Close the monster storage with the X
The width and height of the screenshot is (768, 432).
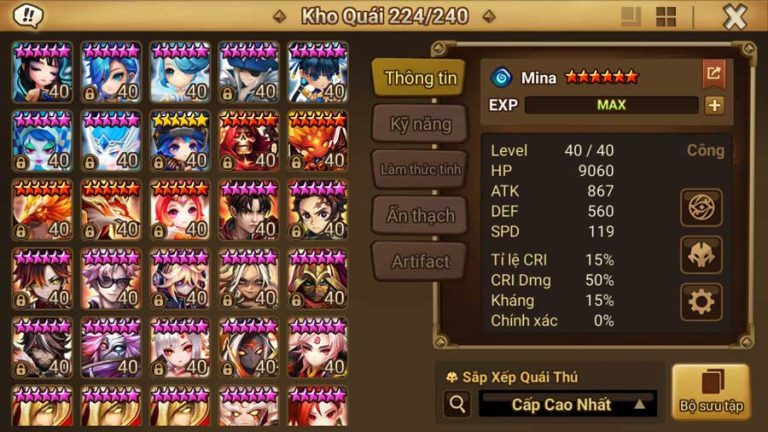[x=735, y=17]
